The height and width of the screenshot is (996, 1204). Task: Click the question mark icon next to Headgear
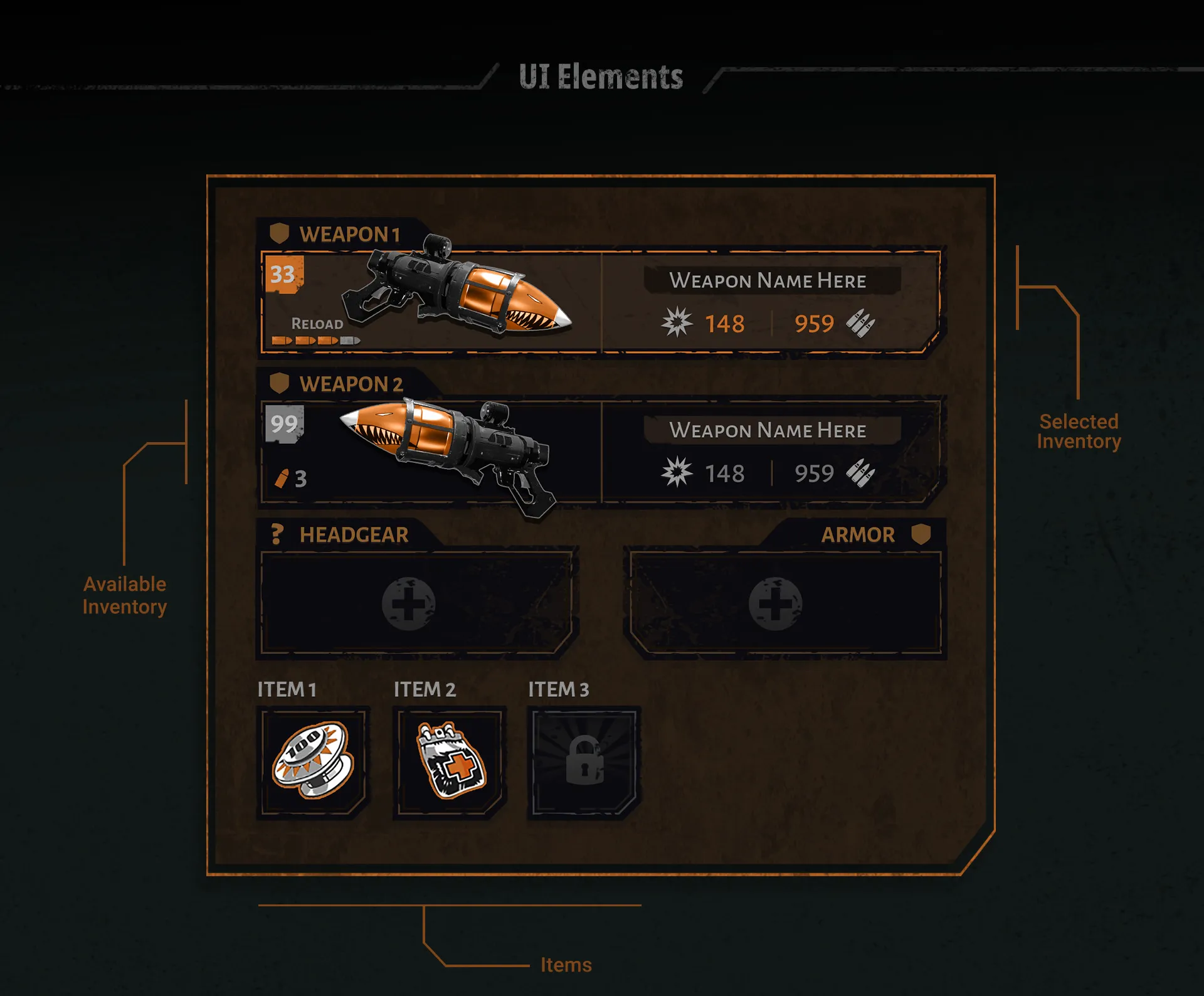276,534
